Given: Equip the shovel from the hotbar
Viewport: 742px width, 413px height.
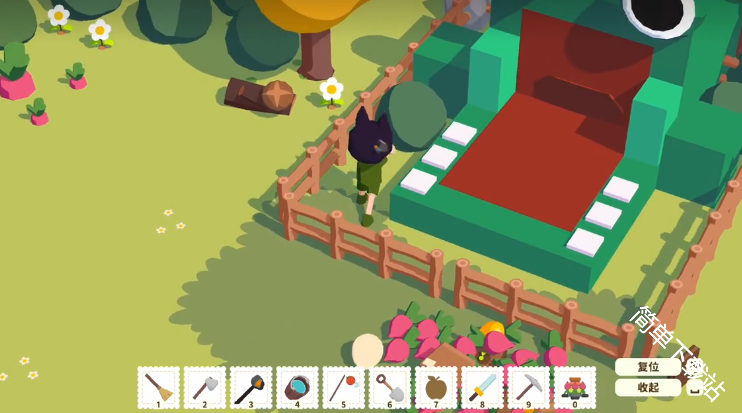Looking at the screenshot, I should [x=389, y=387].
